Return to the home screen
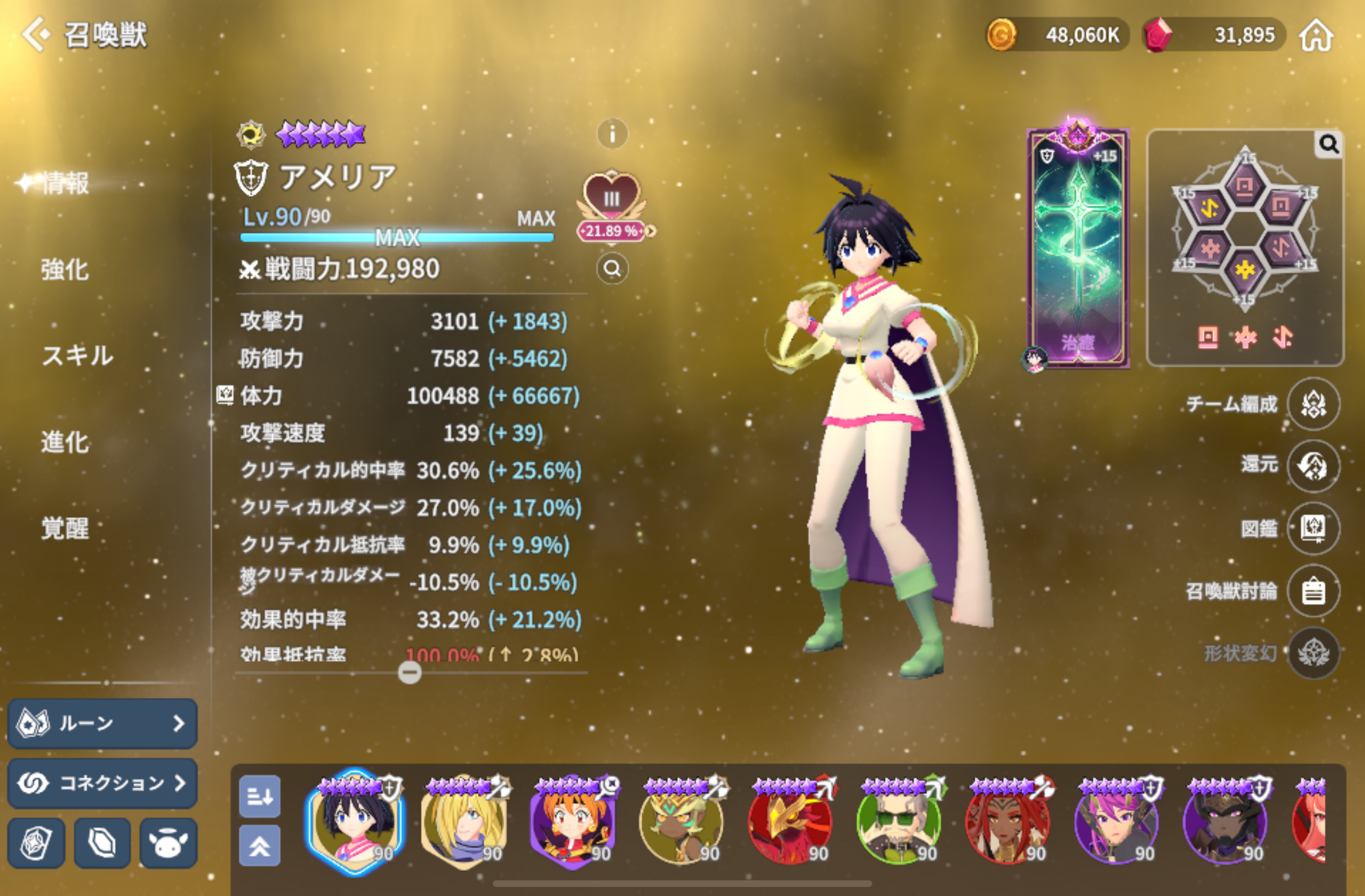The width and height of the screenshot is (1365, 896). 1316,36
